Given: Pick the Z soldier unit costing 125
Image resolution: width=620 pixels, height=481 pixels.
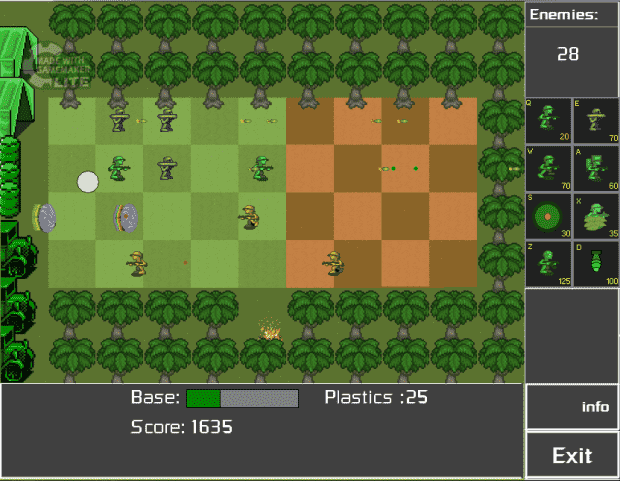Looking at the screenshot, I should click(548, 263).
